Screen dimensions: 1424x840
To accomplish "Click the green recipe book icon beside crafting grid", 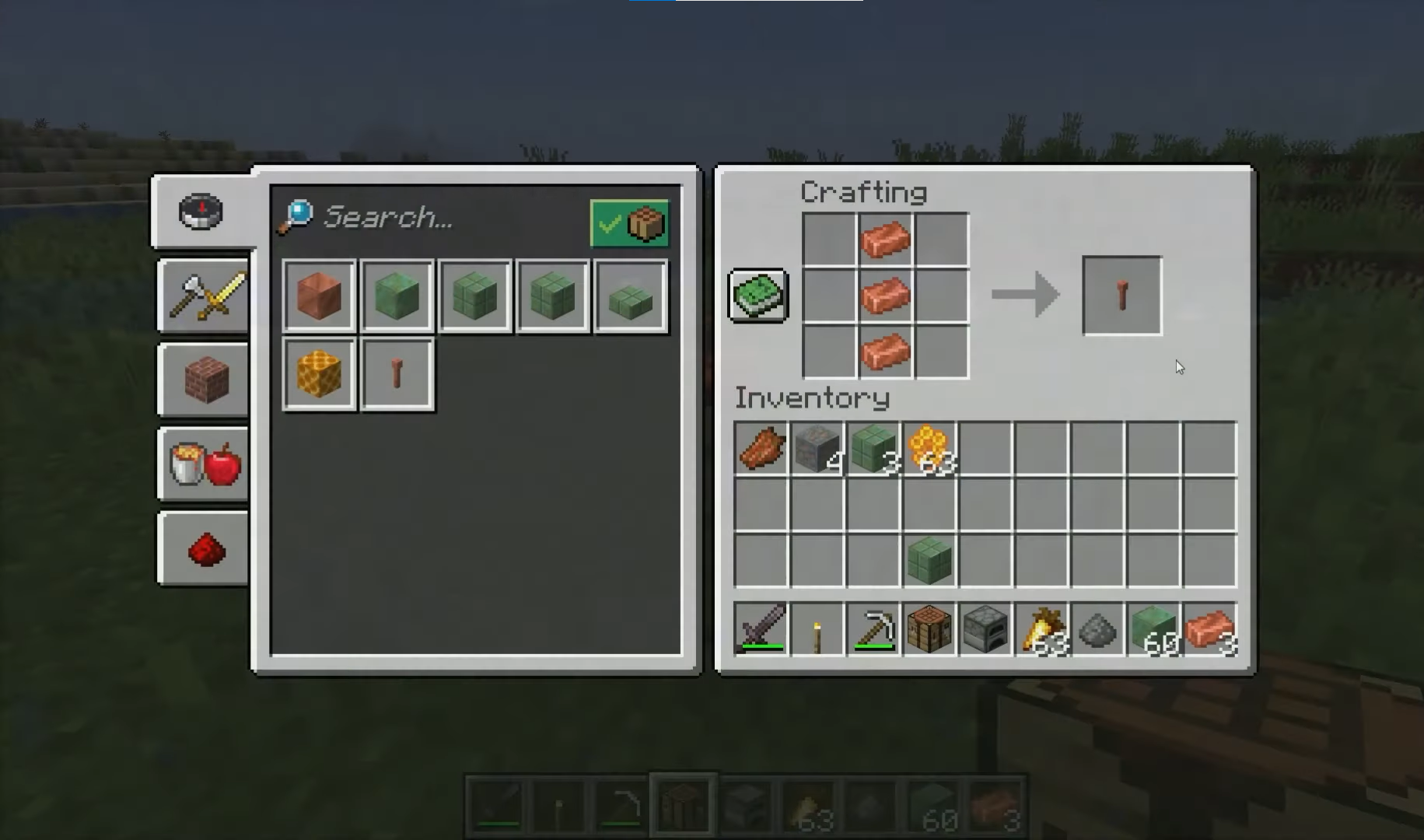I will pyautogui.click(x=756, y=296).
